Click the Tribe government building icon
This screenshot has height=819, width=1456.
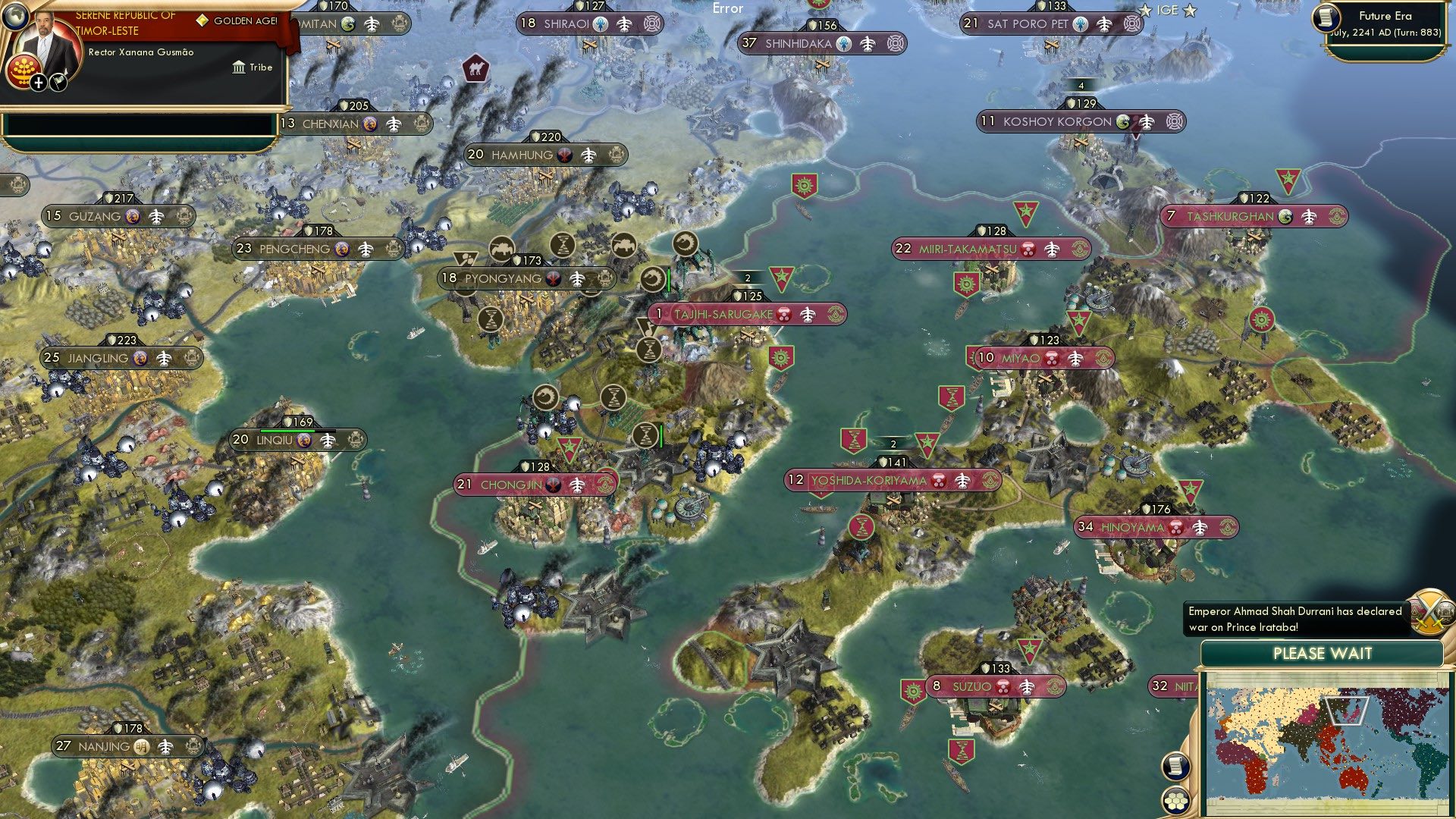(238, 67)
